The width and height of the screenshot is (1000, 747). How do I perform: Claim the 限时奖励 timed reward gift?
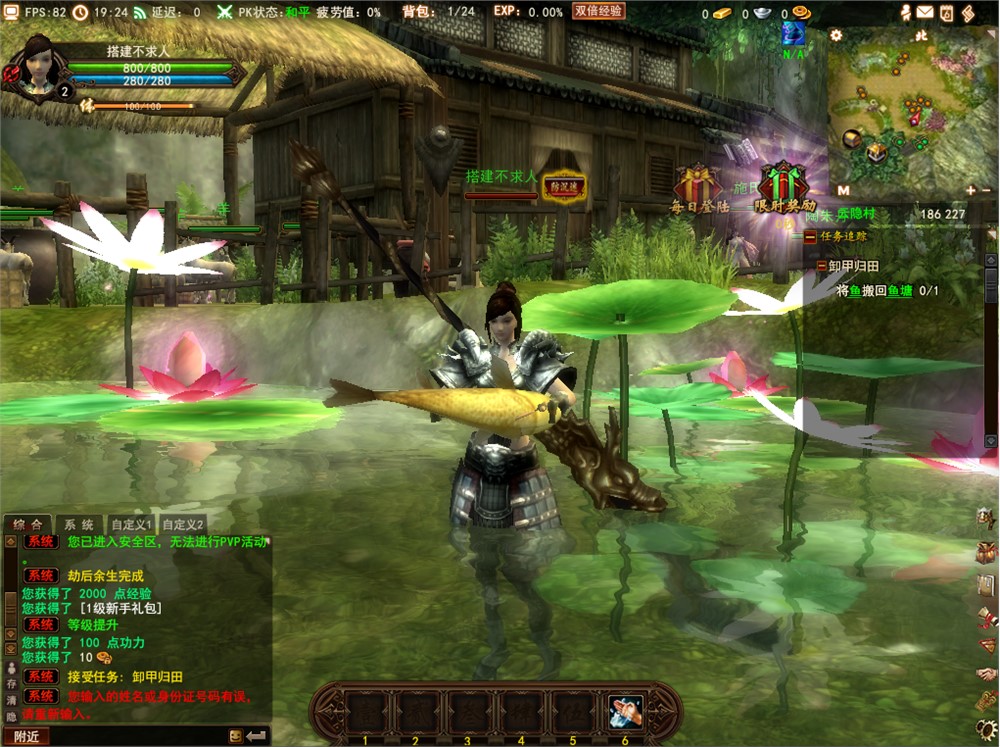[x=783, y=184]
